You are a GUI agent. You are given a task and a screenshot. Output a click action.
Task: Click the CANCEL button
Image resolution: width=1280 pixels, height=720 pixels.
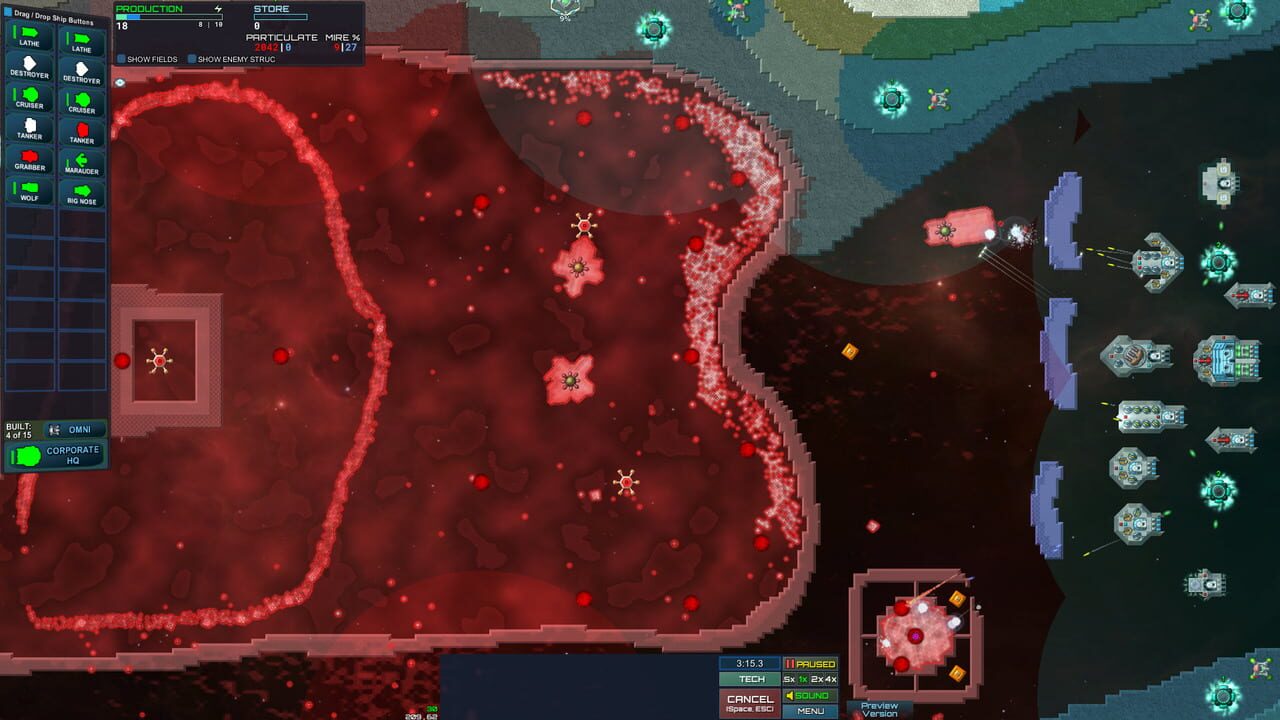pos(751,700)
